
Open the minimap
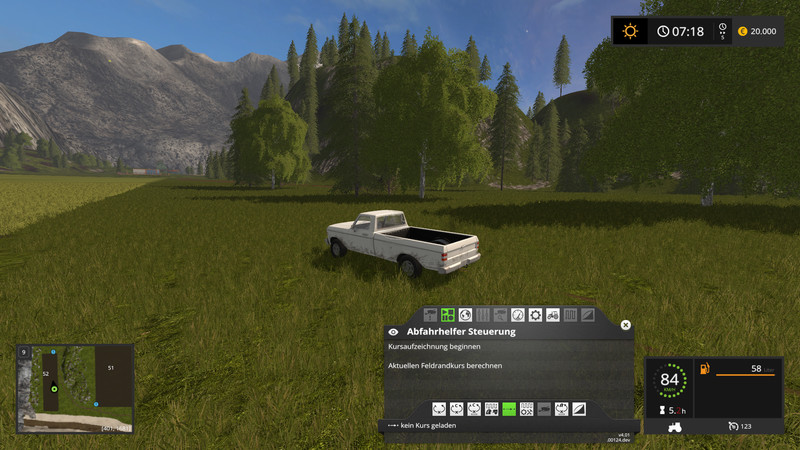(74, 388)
